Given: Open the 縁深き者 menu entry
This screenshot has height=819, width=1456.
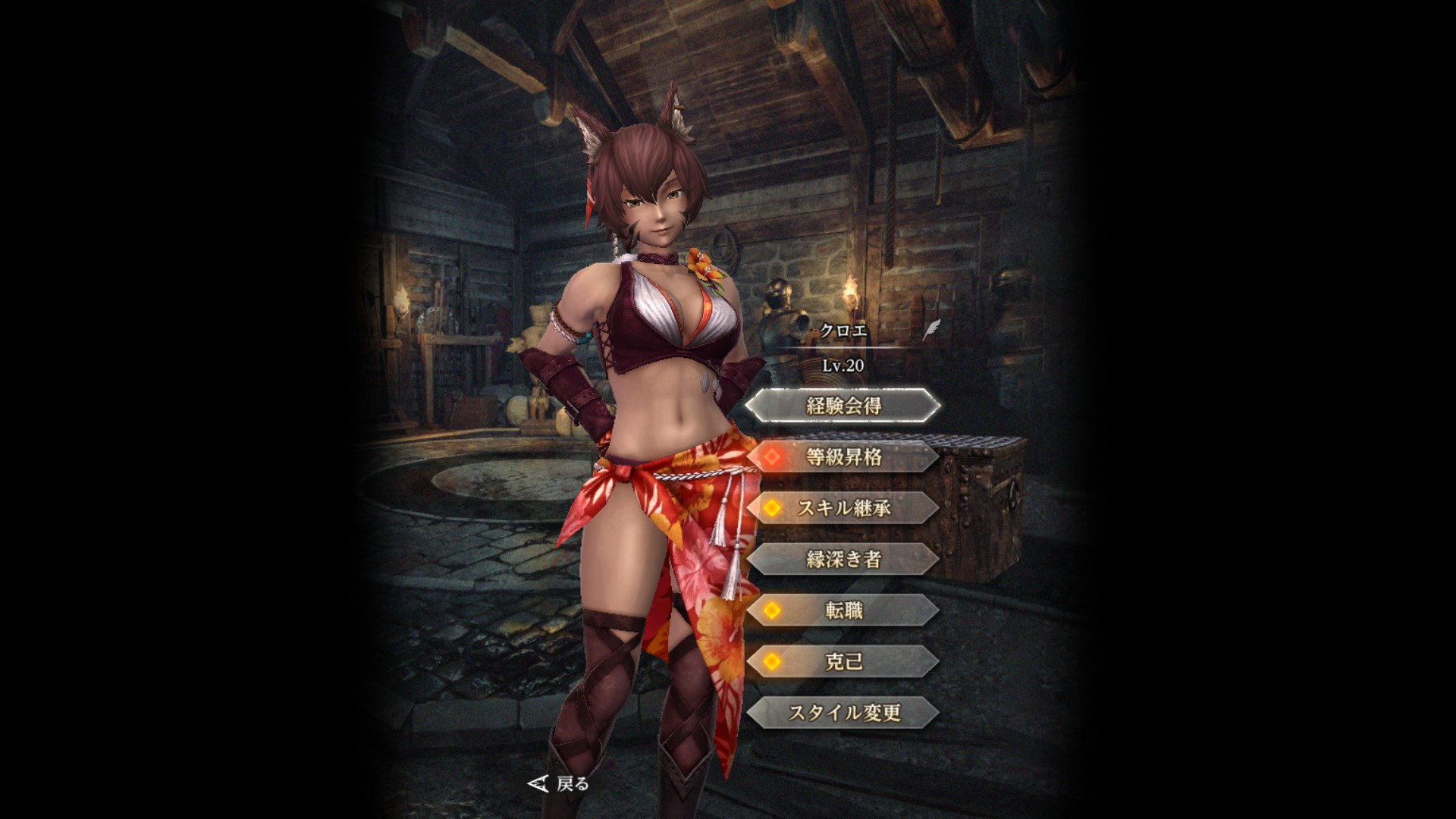Looking at the screenshot, I should pos(843,560).
